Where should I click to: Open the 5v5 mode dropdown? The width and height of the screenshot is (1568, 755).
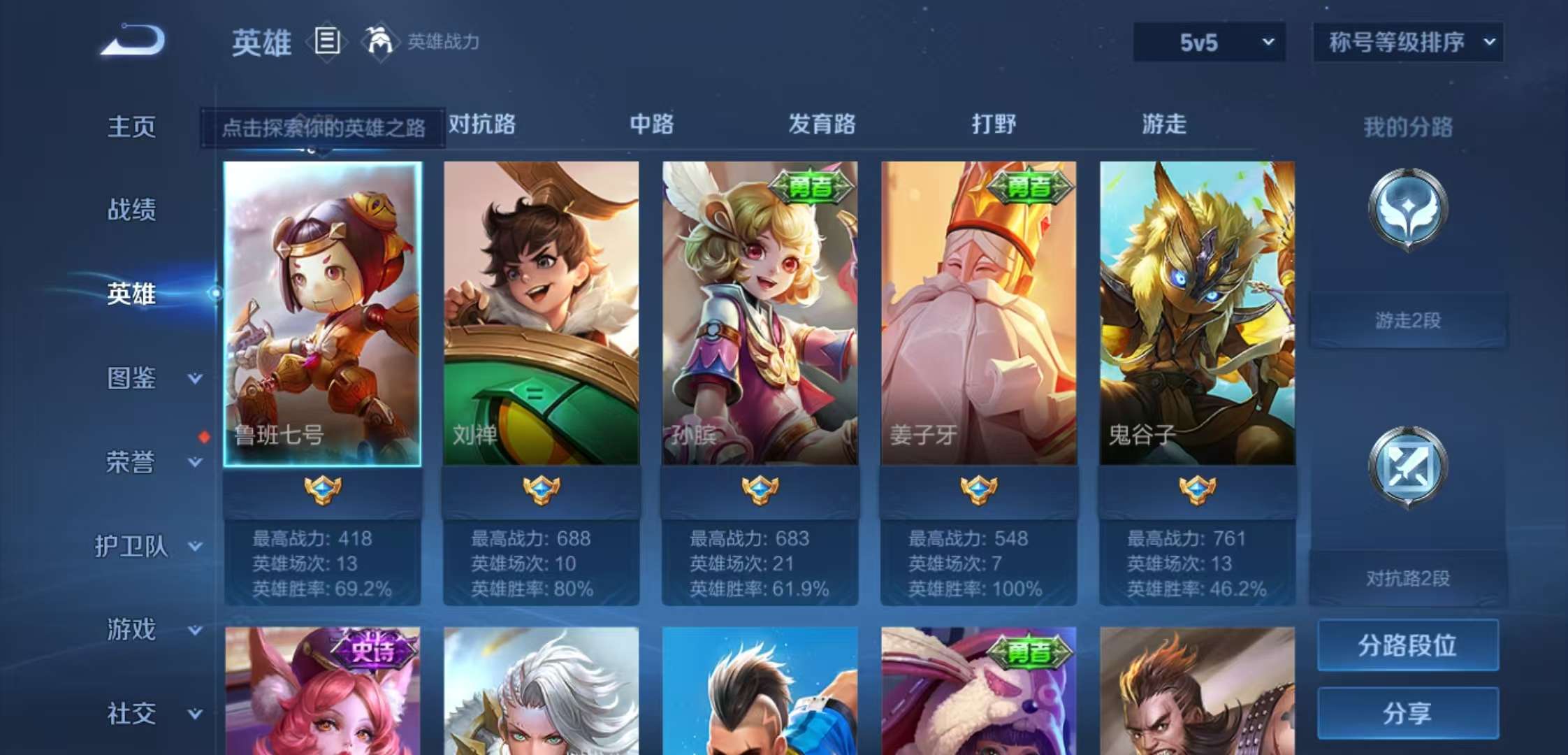1207,42
